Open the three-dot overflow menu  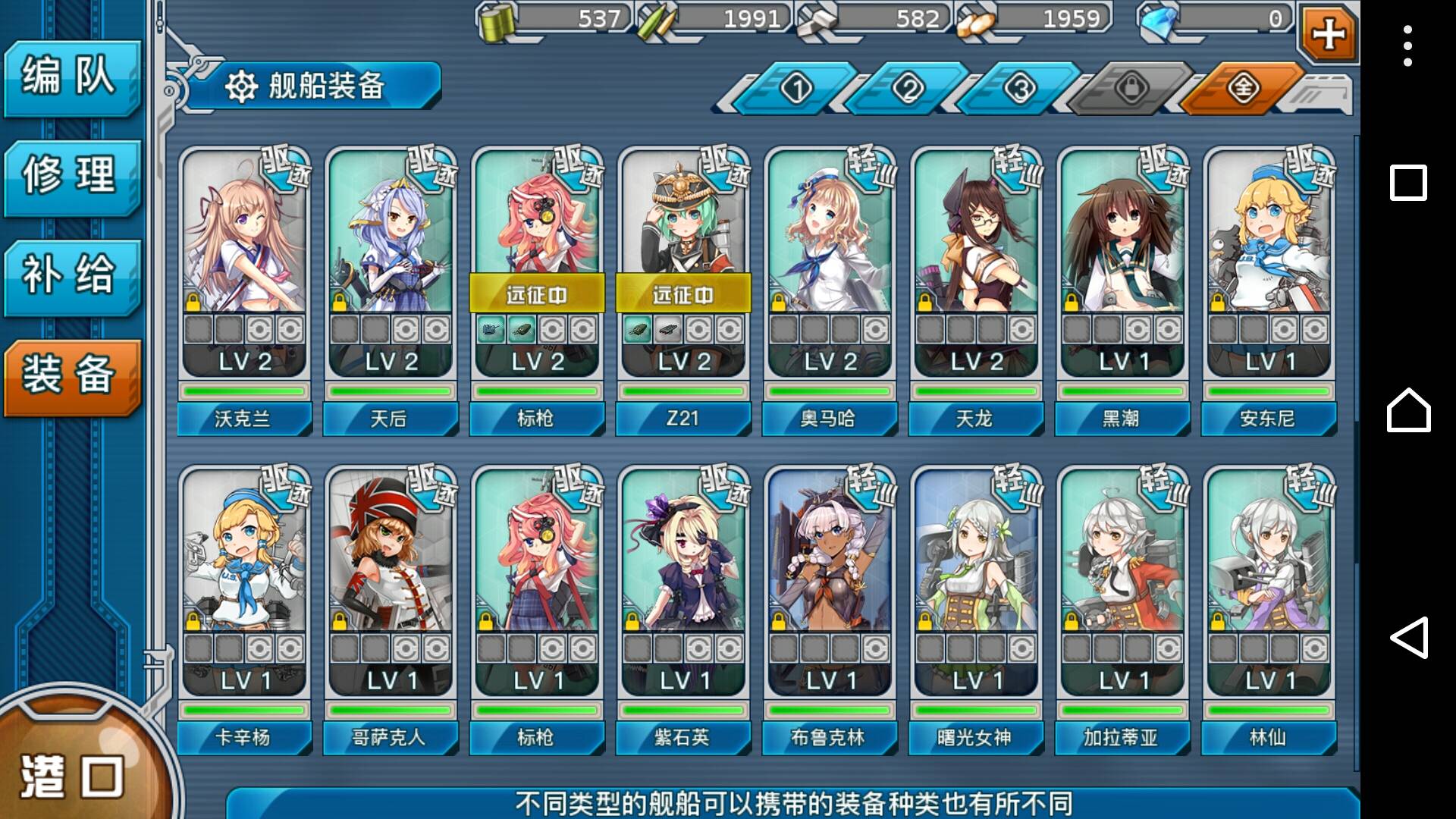[x=1407, y=46]
